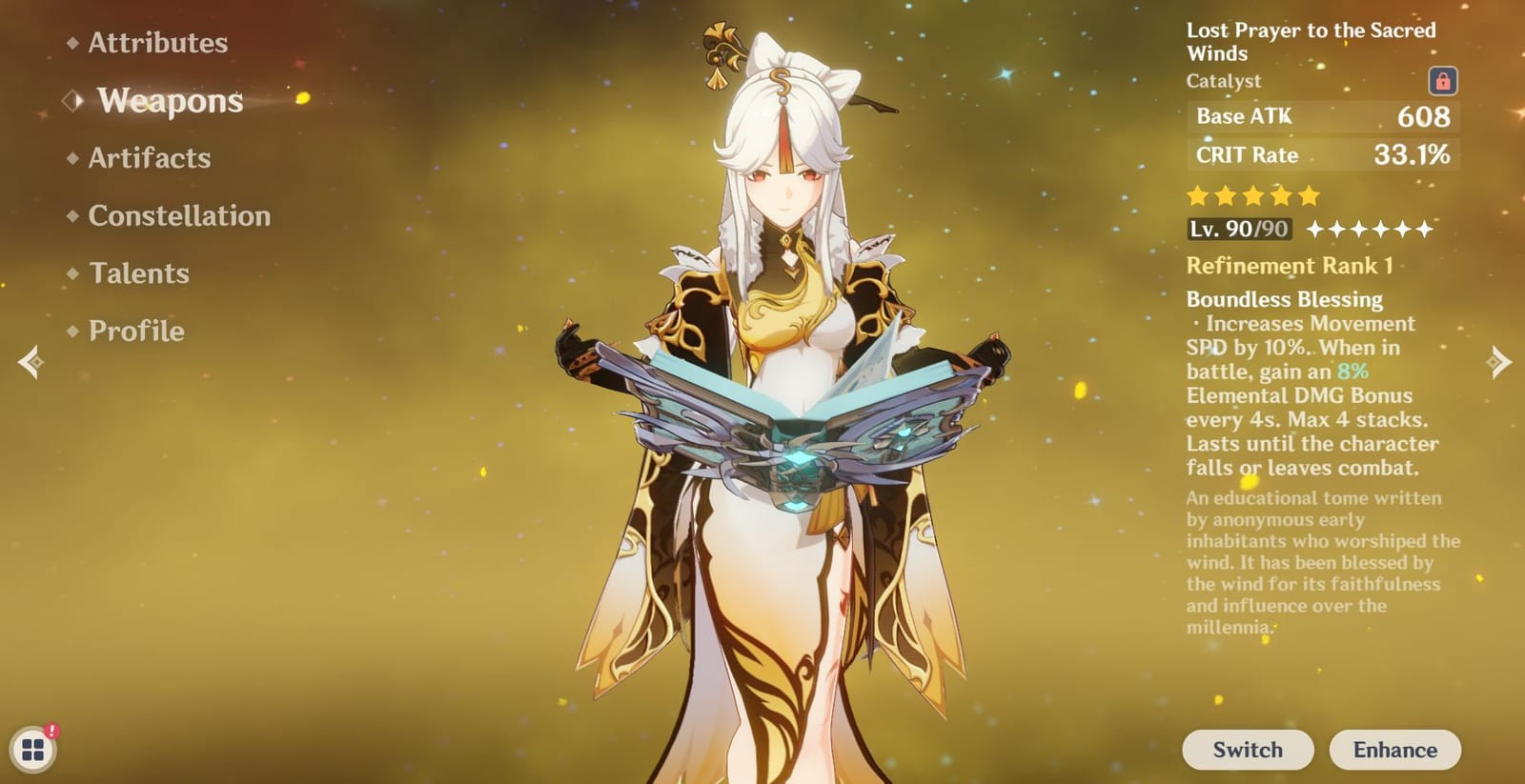Screen dimensions: 1525x784
Task: Click the weapon name Lost Prayer to the Sacred Winds
Action: pyautogui.click(x=1311, y=42)
